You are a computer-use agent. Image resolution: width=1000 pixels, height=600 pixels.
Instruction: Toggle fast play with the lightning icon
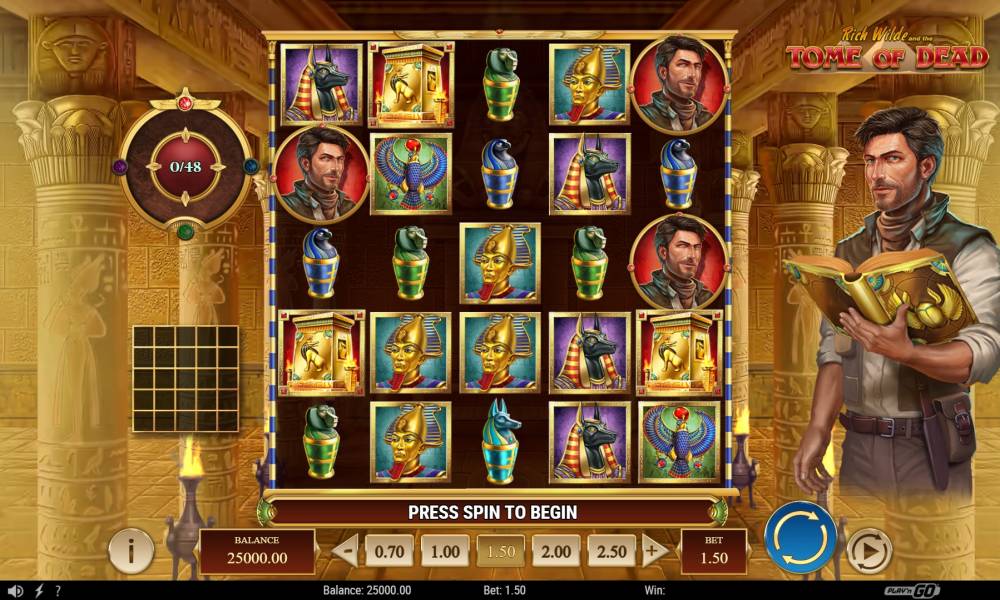coord(38,591)
